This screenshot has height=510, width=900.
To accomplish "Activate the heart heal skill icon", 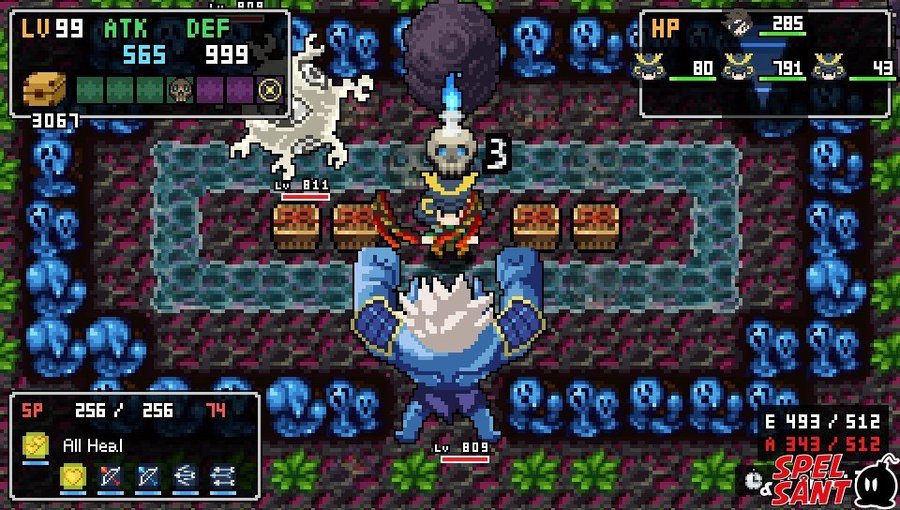I will [72, 476].
